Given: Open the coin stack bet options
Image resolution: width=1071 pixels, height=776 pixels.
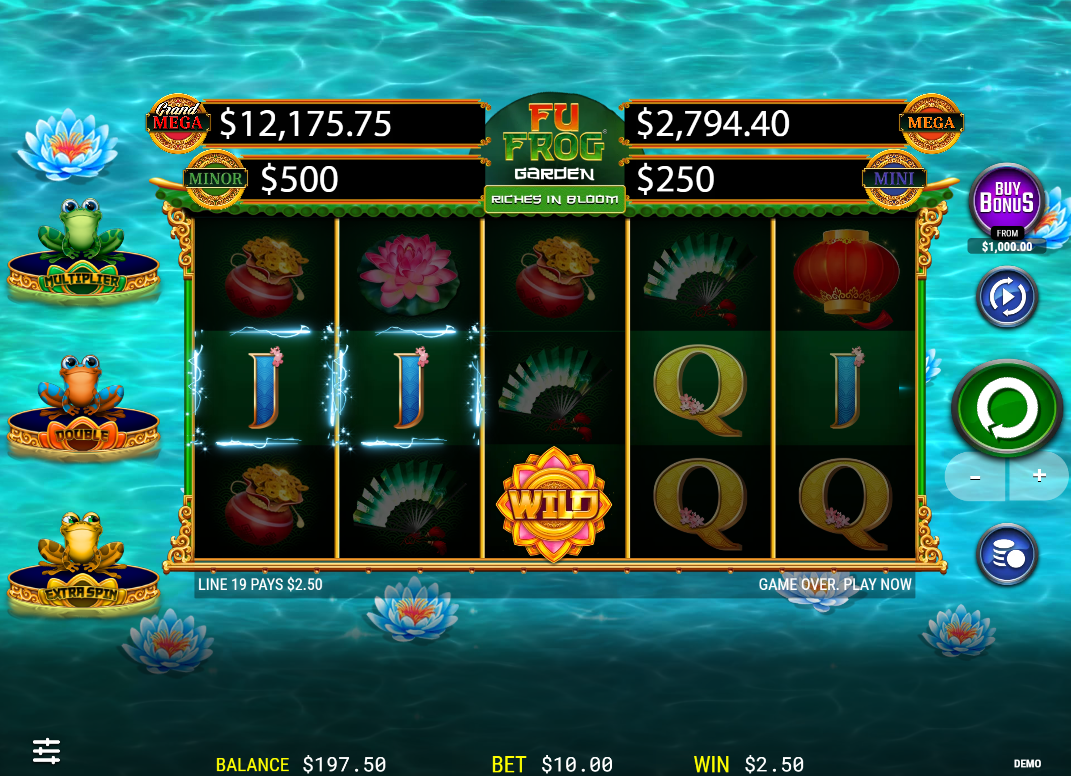Looking at the screenshot, I should [x=1006, y=554].
